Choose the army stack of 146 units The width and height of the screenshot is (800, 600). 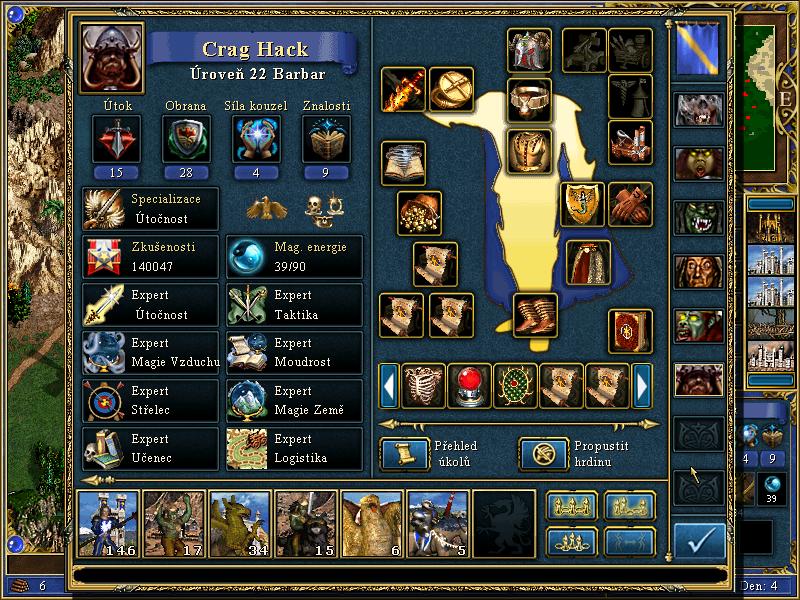pos(108,523)
